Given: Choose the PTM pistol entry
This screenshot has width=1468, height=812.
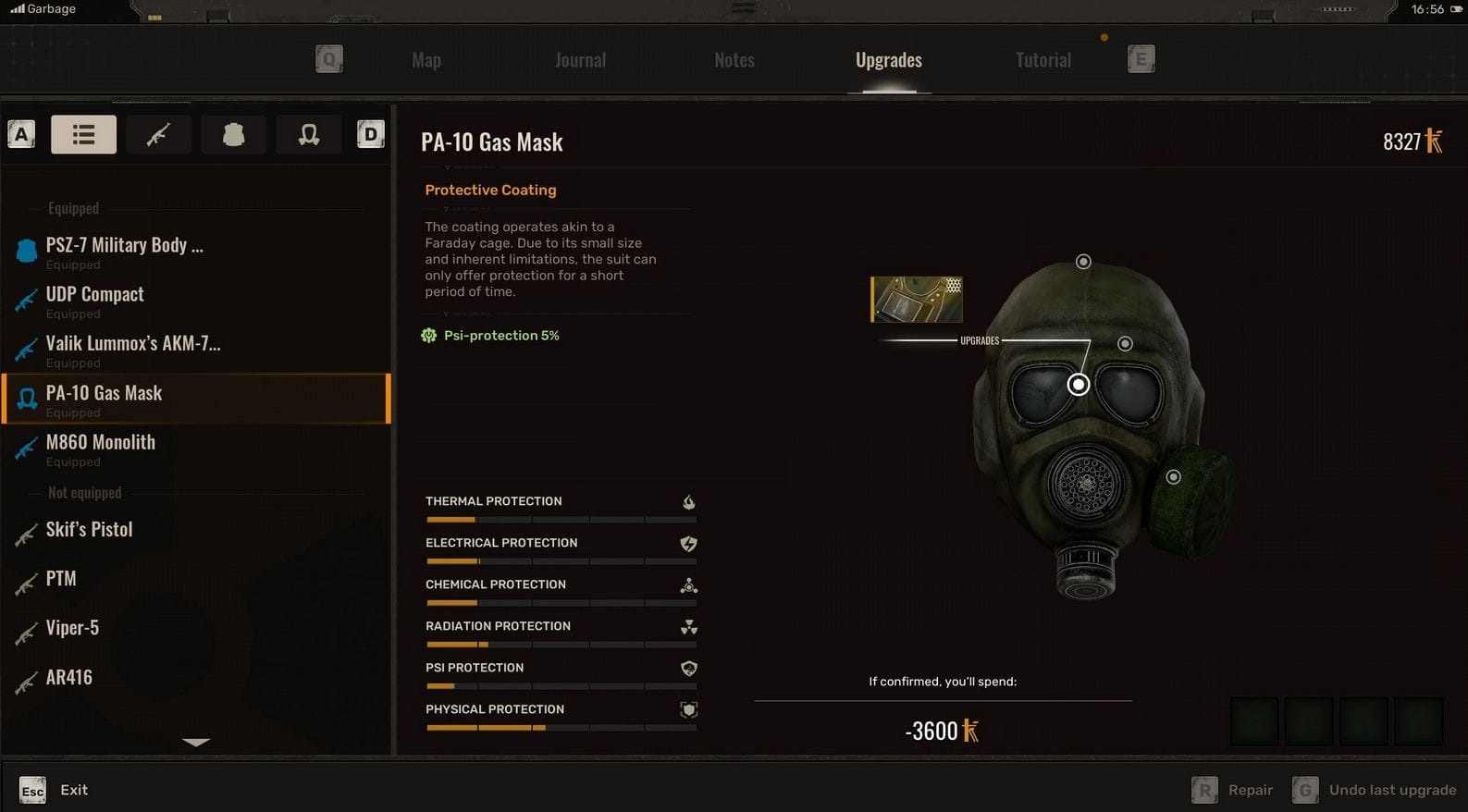Looking at the screenshot, I should [x=61, y=579].
